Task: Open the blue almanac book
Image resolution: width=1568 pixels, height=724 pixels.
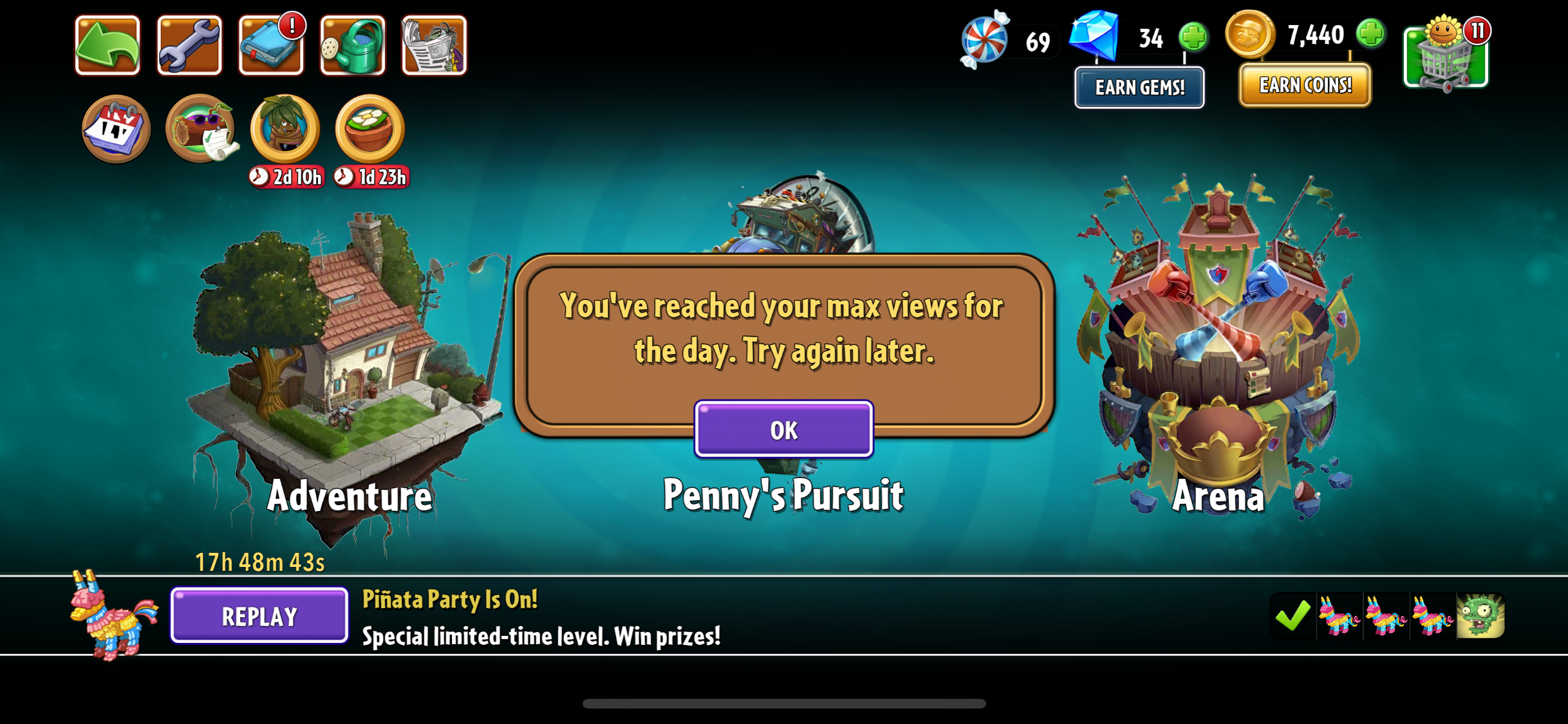Action: coord(270,46)
